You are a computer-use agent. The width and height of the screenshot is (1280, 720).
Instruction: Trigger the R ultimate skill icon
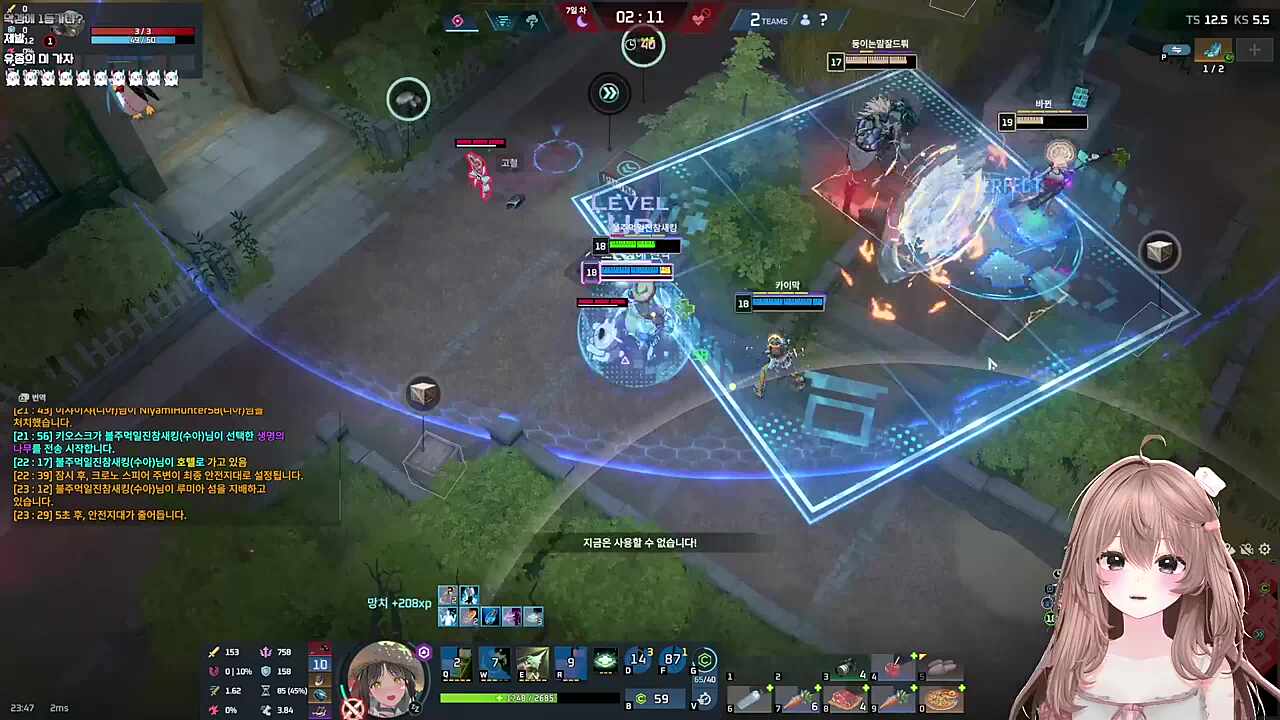pyautogui.click(x=571, y=665)
